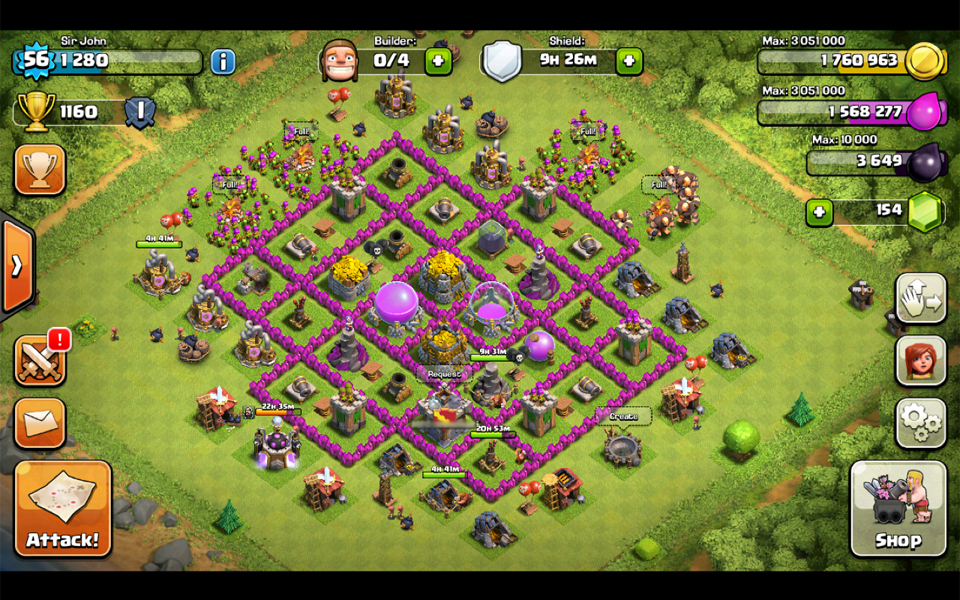Open the red-haired Valkyrie portrait button
The image size is (960, 600).
click(920, 360)
